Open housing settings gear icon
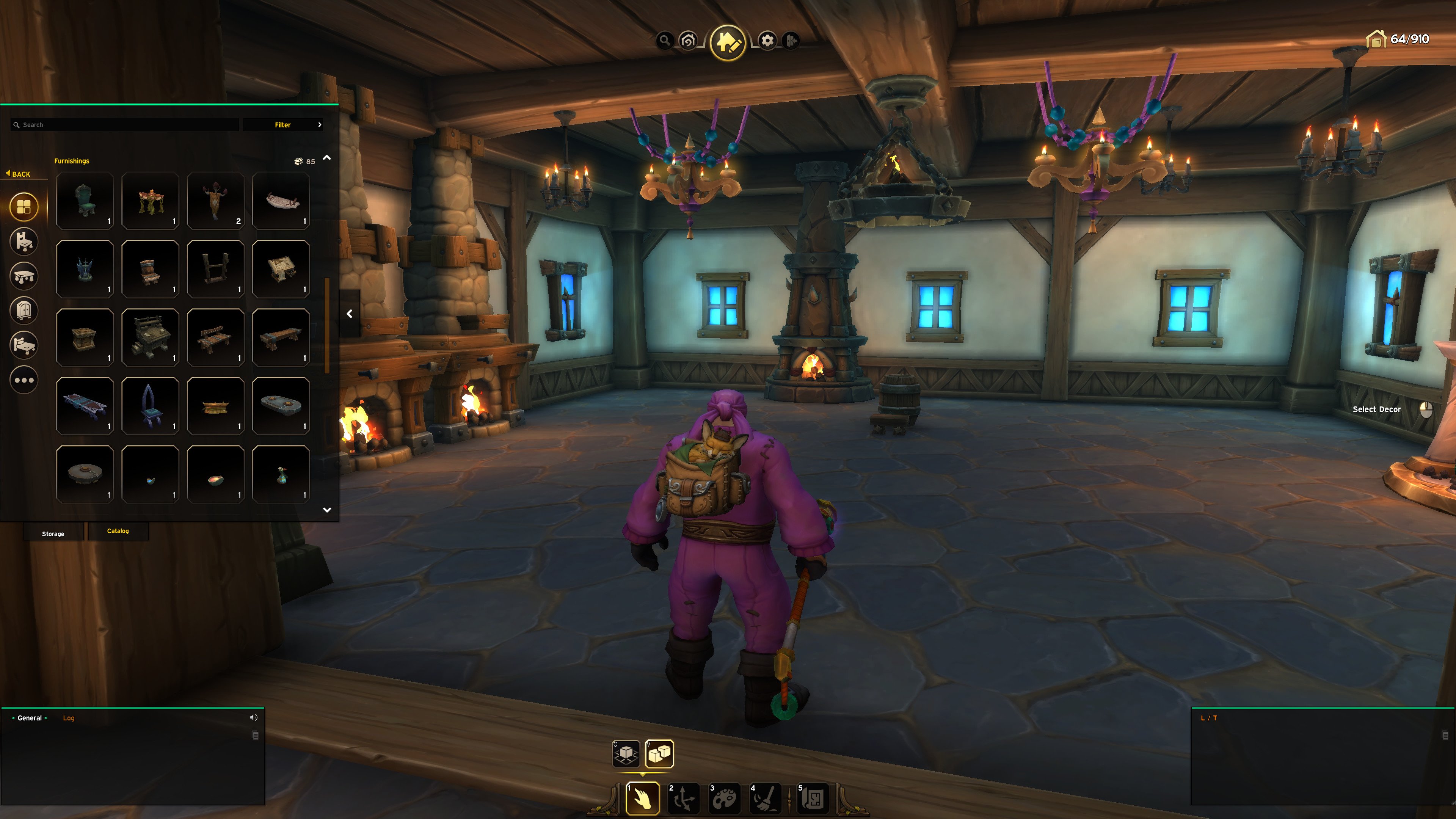The image size is (1456, 819). point(767,41)
